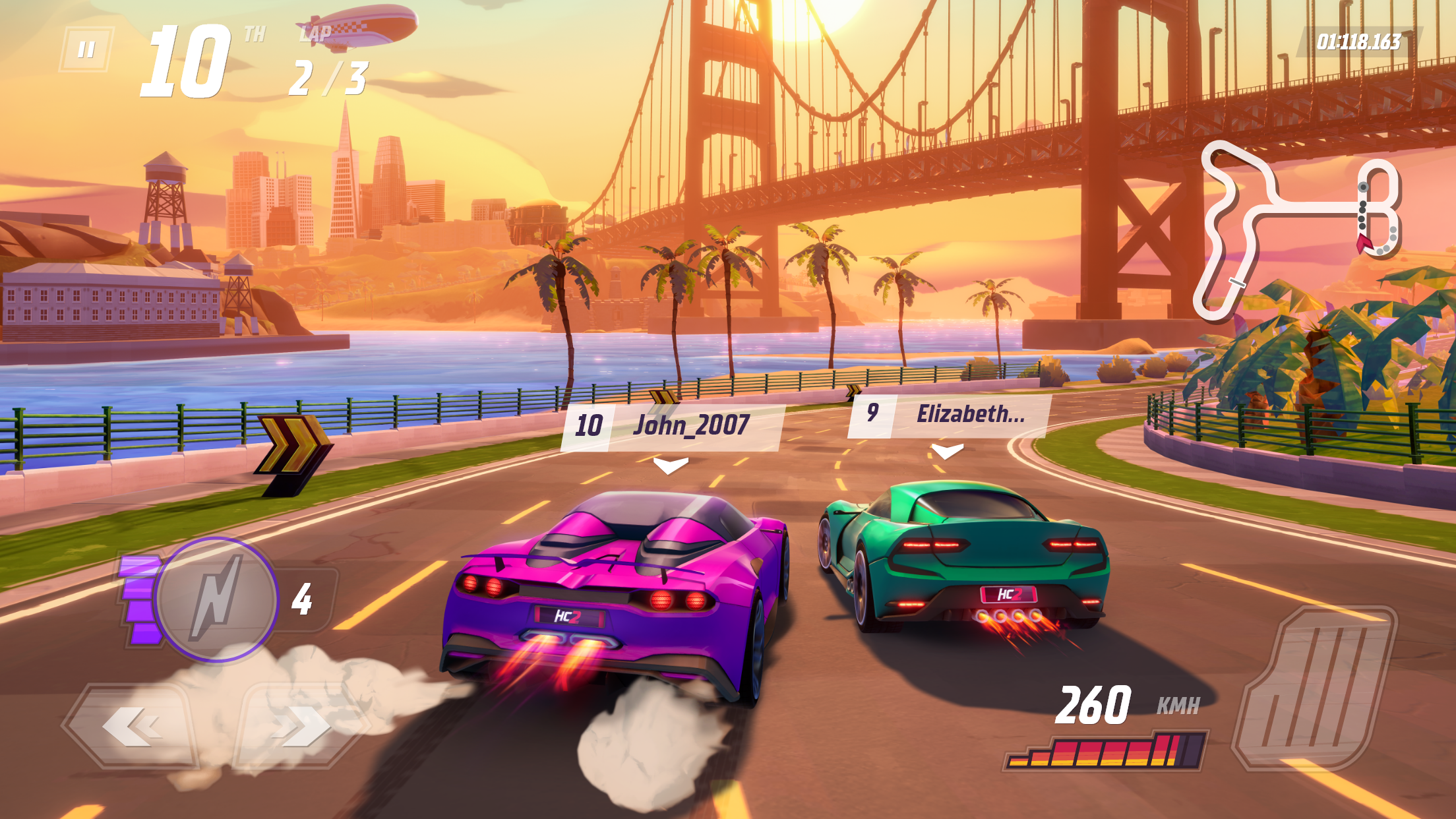This screenshot has width=1456, height=819.
Task: Click the track minimap
Action: click(x=1296, y=228)
